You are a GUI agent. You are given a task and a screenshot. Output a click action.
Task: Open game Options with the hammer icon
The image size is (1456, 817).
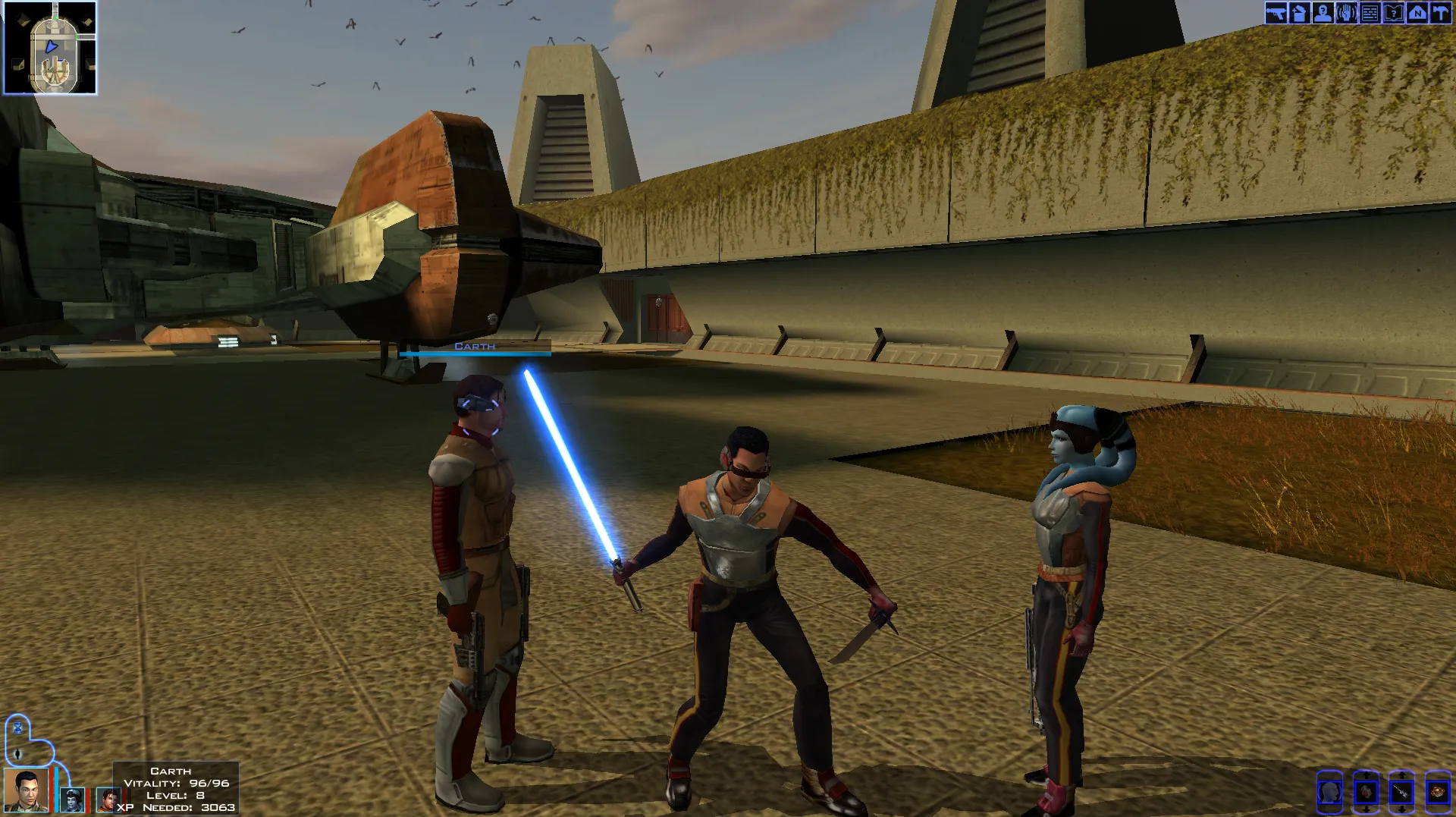tap(1441, 12)
